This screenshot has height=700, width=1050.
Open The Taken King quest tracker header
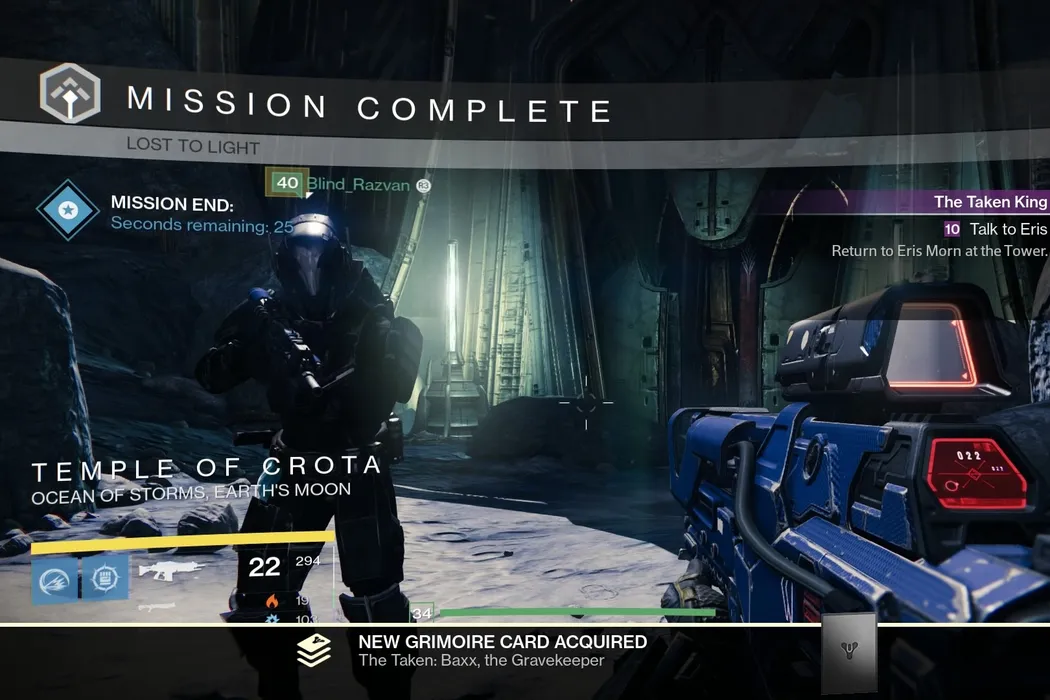coord(990,202)
